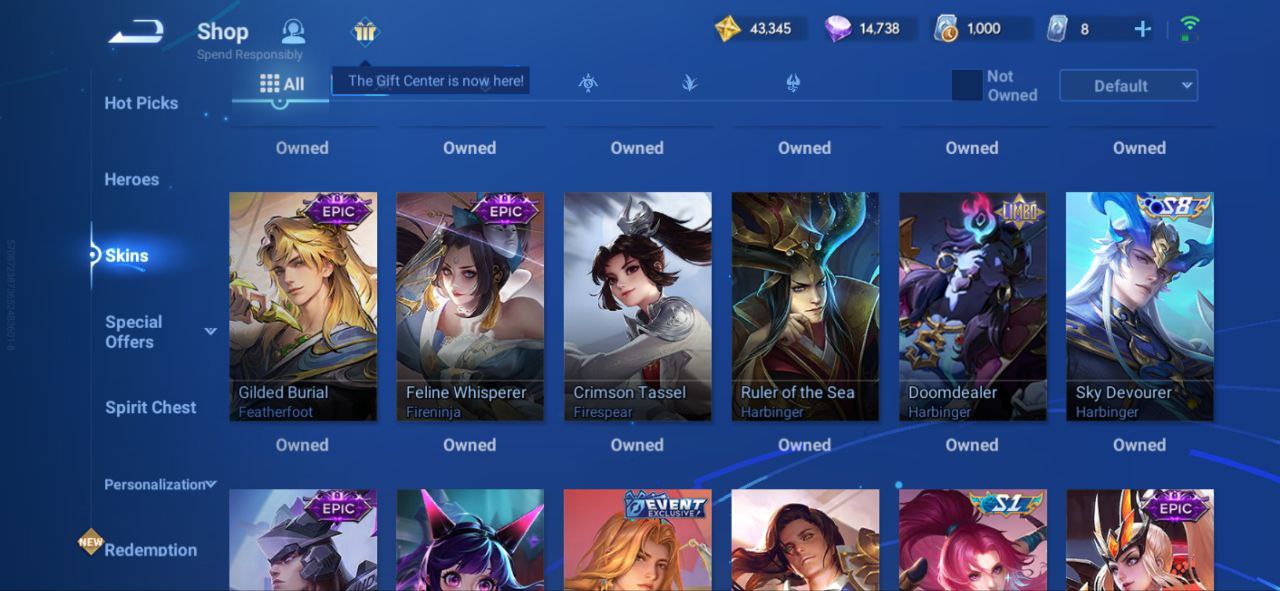Select the Gilded Burial skin card
Image resolution: width=1280 pixels, height=591 pixels.
(303, 306)
